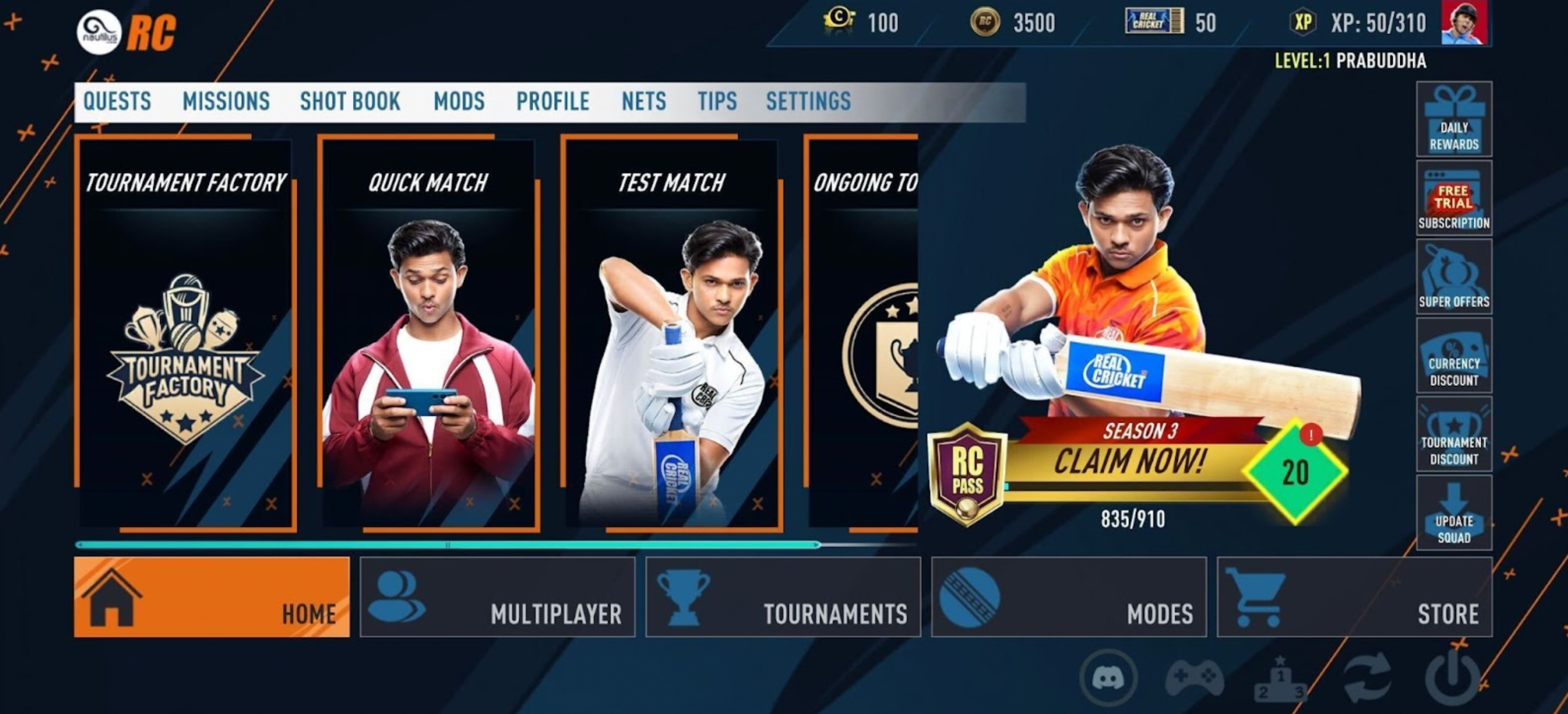Go to Missions

click(x=226, y=102)
